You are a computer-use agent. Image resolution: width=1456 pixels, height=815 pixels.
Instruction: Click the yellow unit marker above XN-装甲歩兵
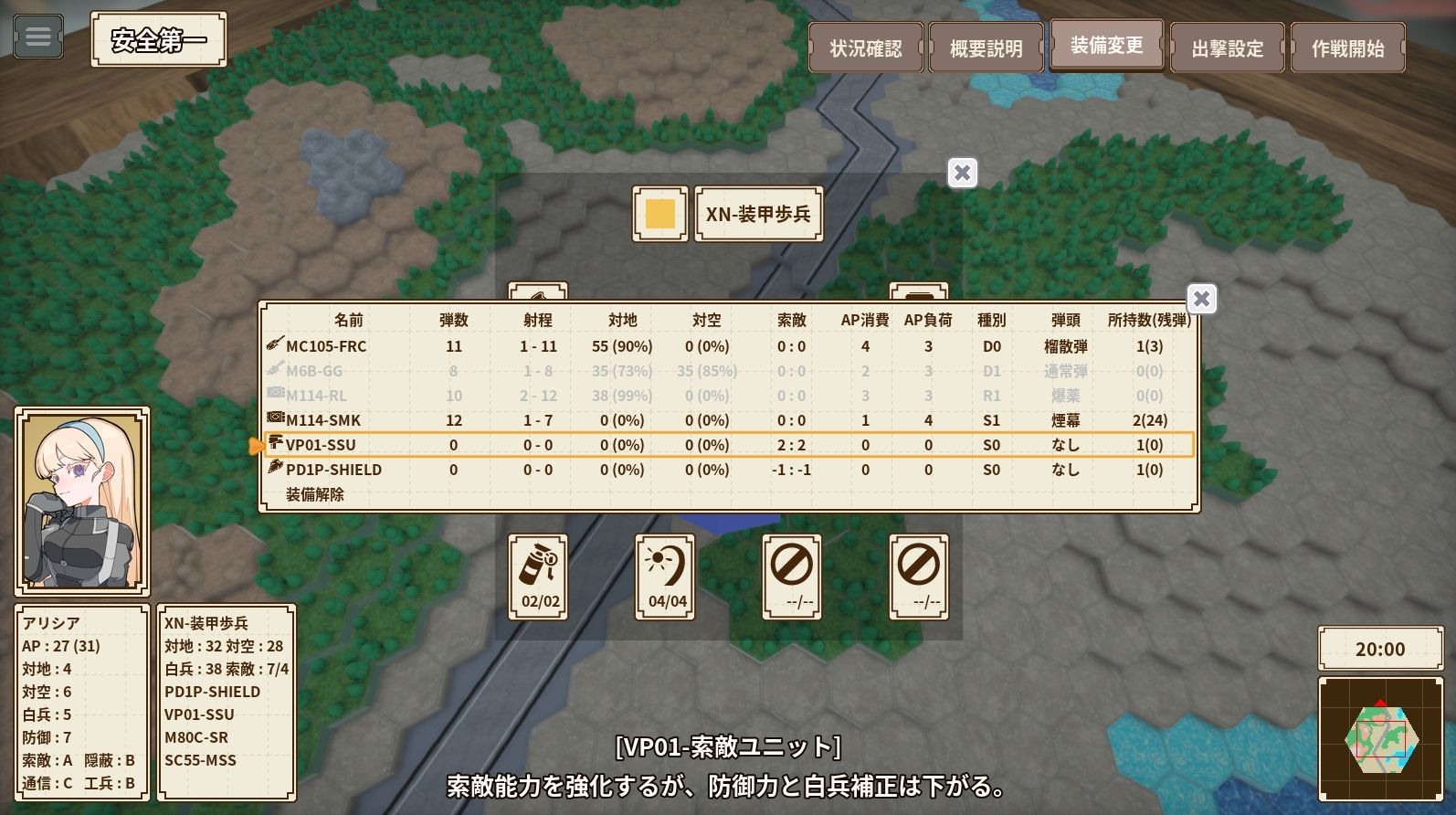coord(659,214)
